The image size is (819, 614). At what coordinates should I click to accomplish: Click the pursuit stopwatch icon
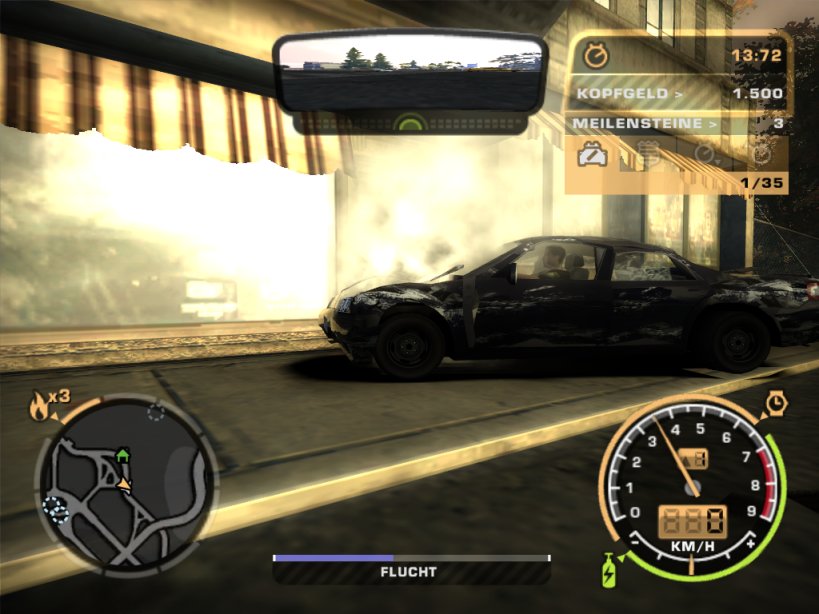596,55
